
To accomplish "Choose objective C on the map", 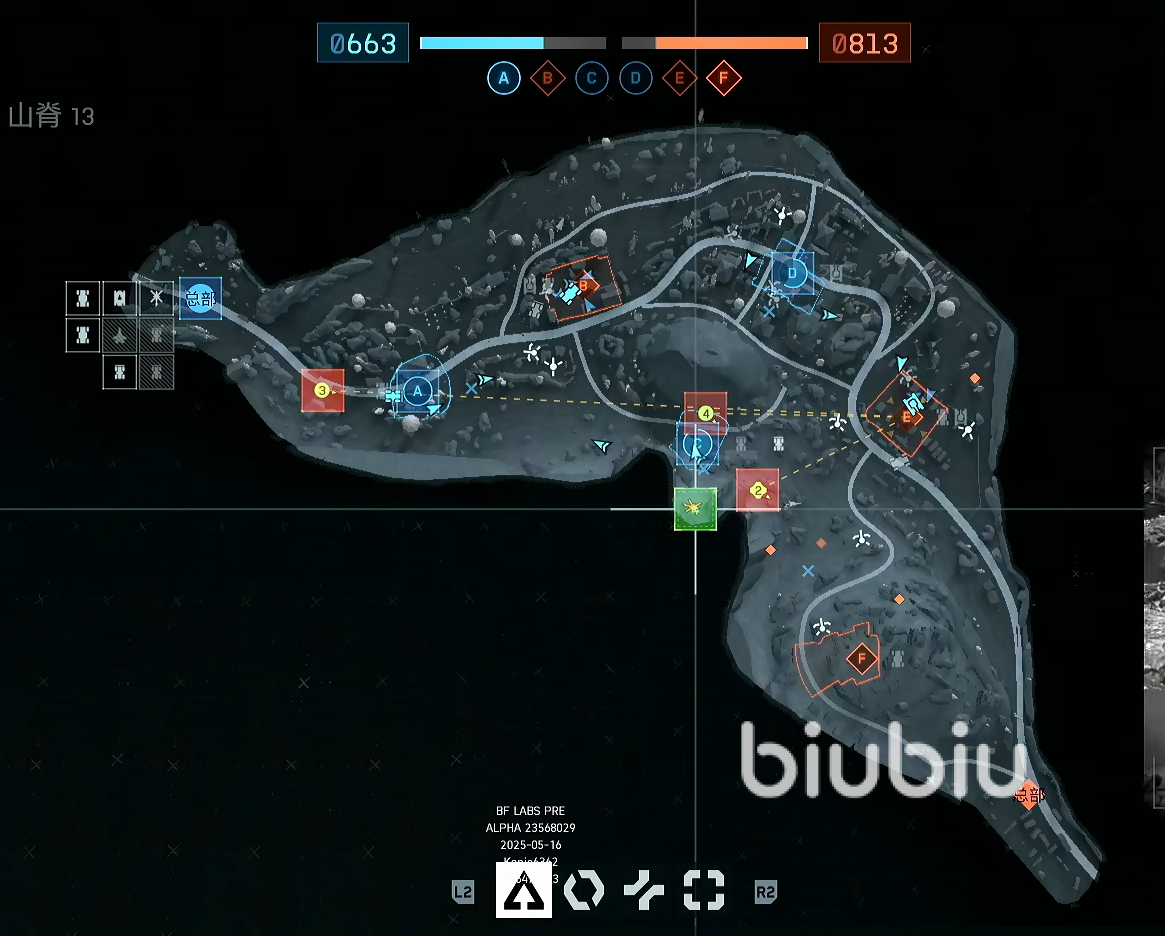I will (699, 444).
